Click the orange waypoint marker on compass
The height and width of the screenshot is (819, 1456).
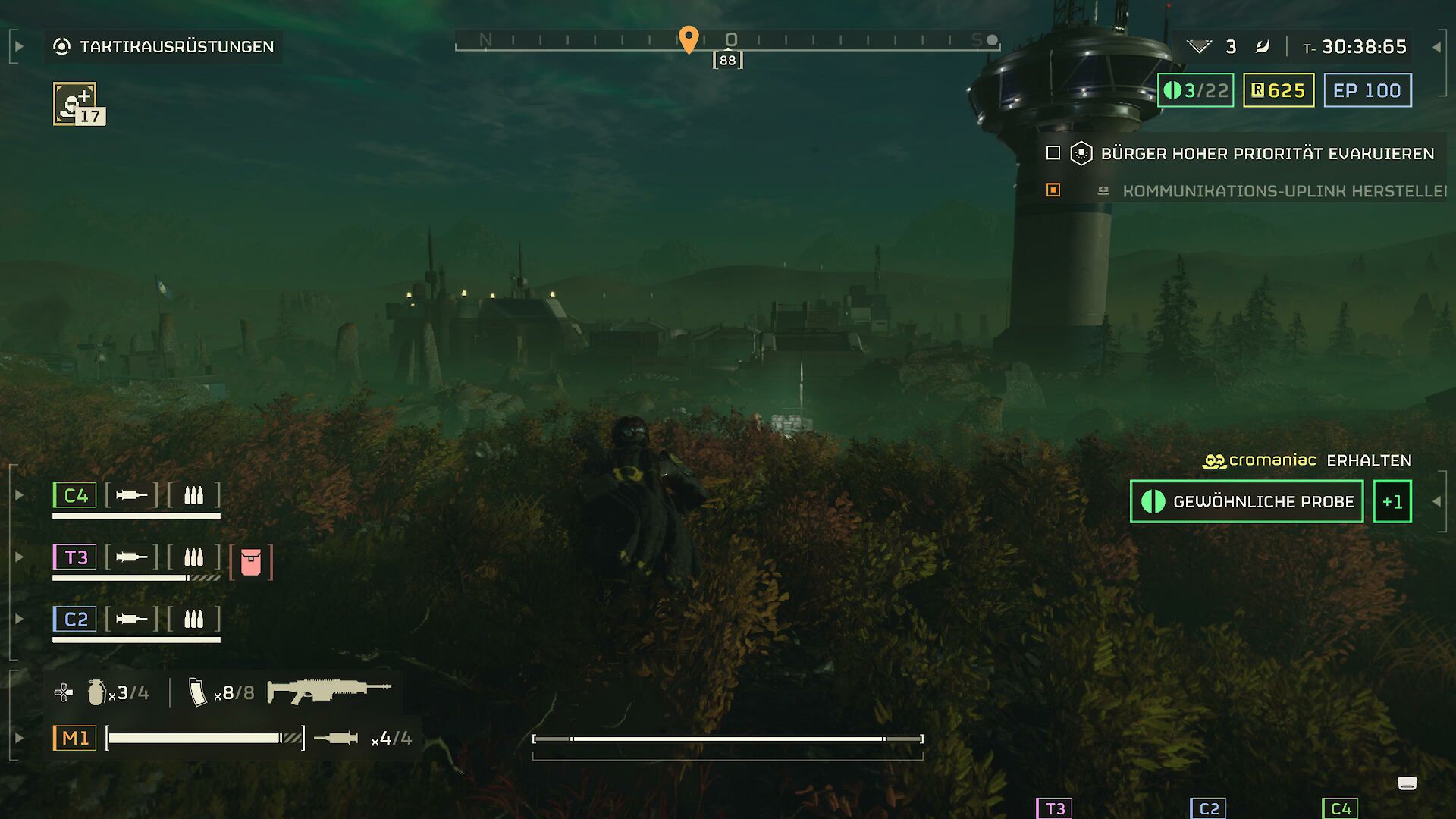(x=689, y=39)
